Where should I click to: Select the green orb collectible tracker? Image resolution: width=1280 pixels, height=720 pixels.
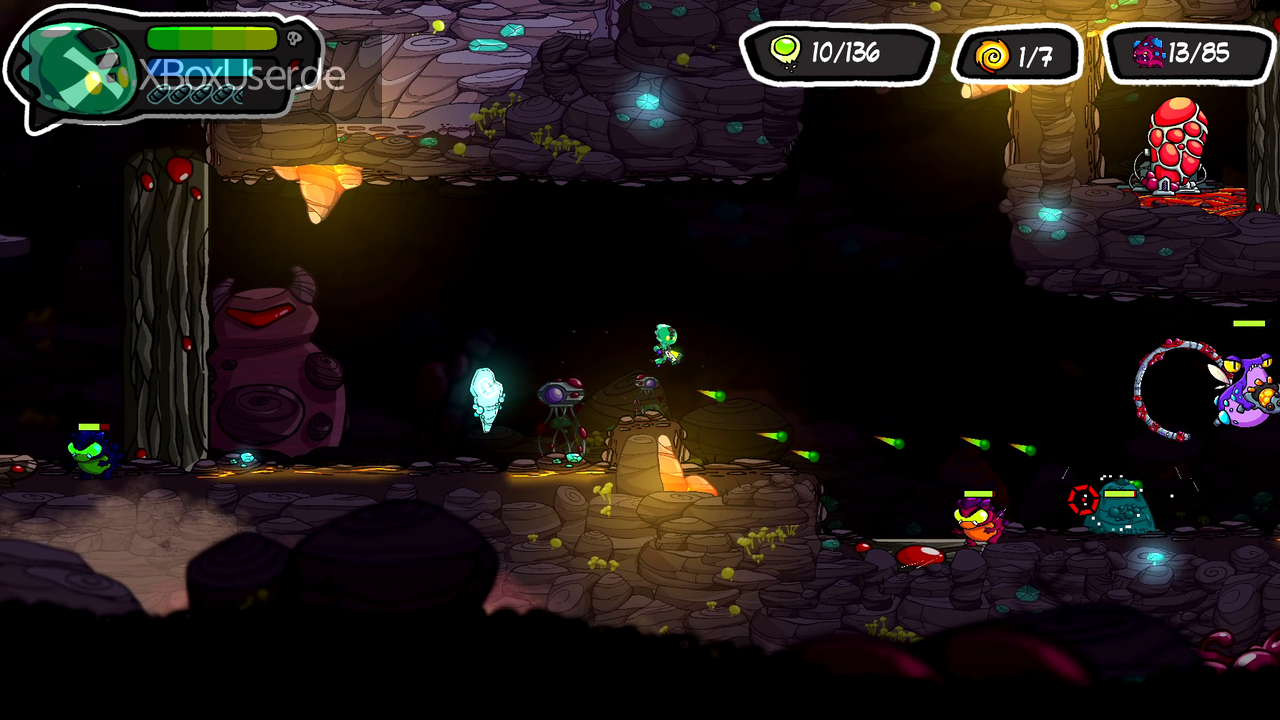coord(838,53)
